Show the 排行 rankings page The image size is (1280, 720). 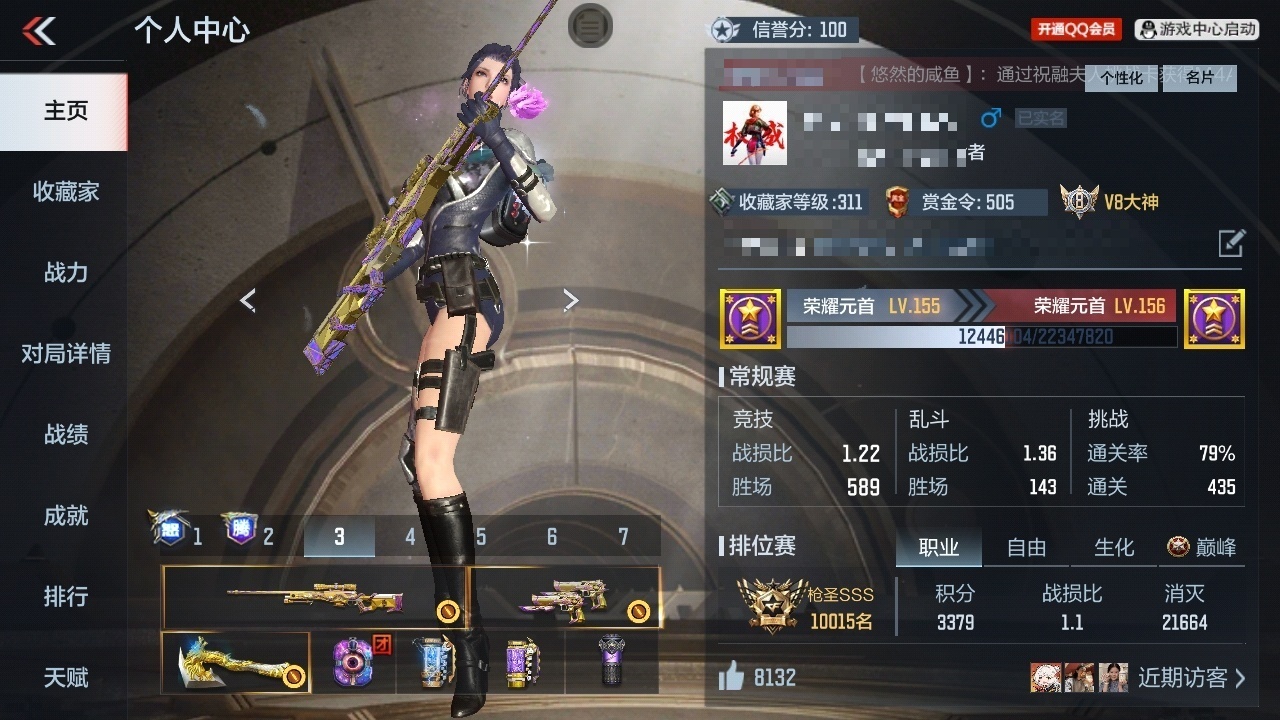[x=65, y=597]
